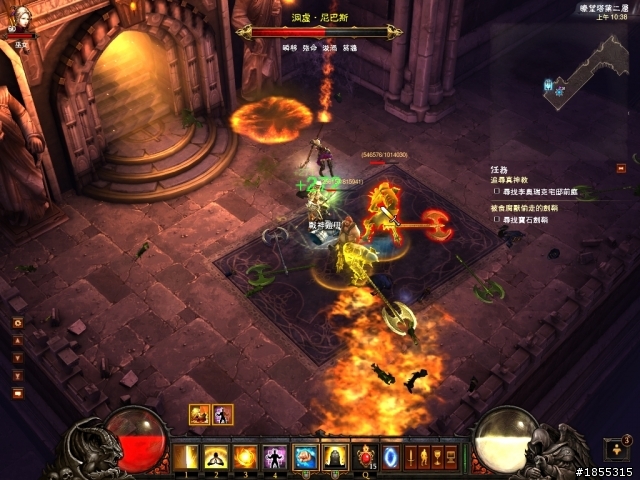Inspect the purple figure buff icon
This screenshot has height=480, width=640.
pos(222,414)
